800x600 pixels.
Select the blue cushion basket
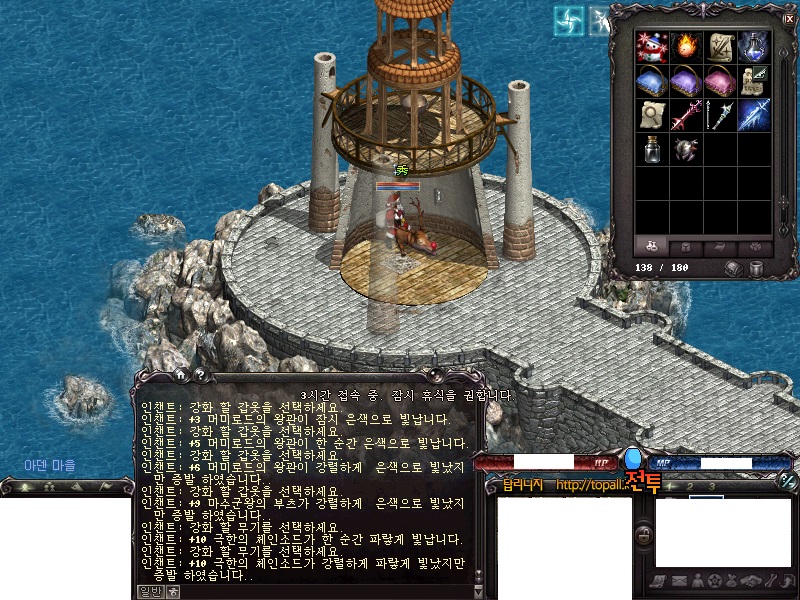click(652, 81)
